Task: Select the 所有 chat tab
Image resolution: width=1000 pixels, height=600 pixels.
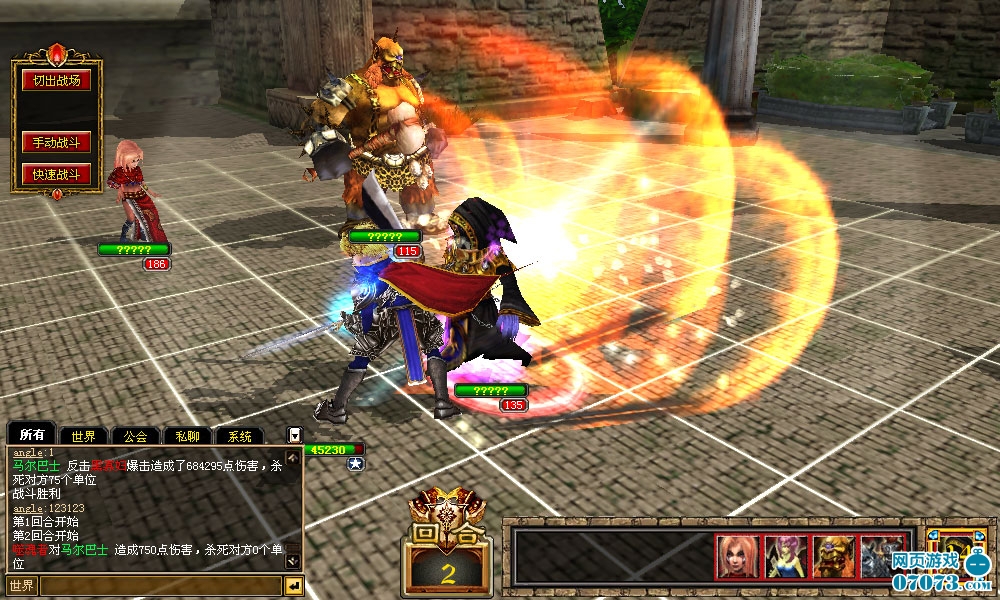Action: coord(32,435)
